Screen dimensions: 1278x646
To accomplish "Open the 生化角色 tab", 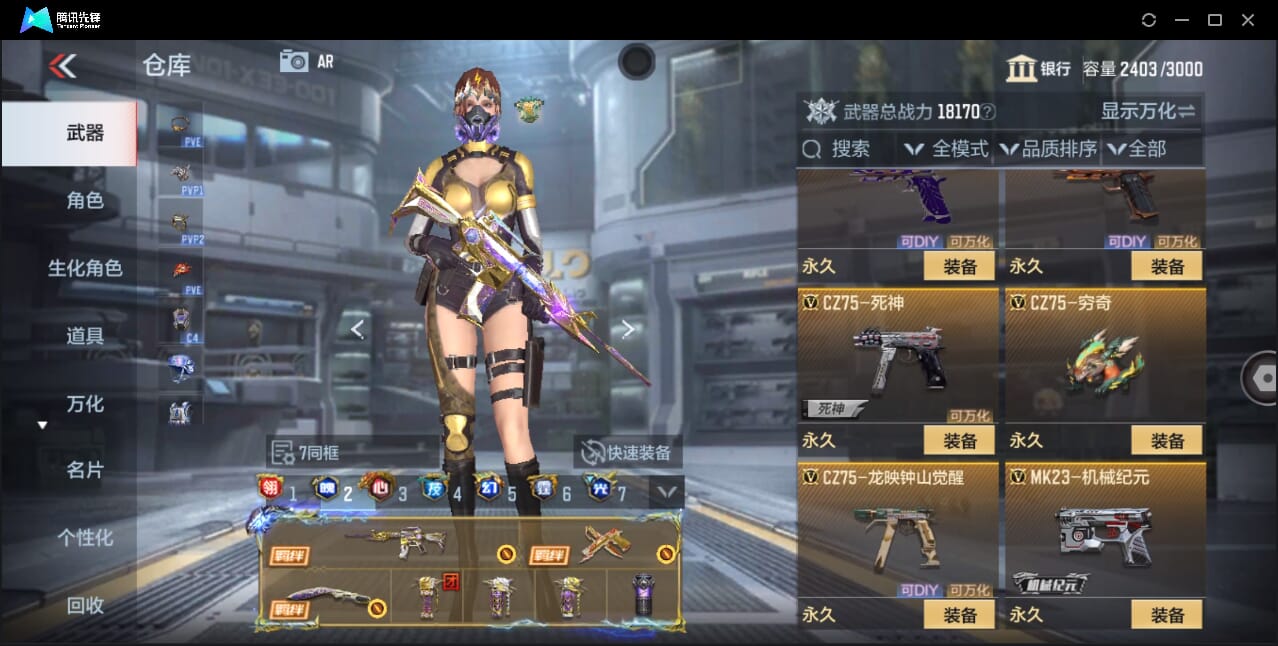I will (x=84, y=268).
